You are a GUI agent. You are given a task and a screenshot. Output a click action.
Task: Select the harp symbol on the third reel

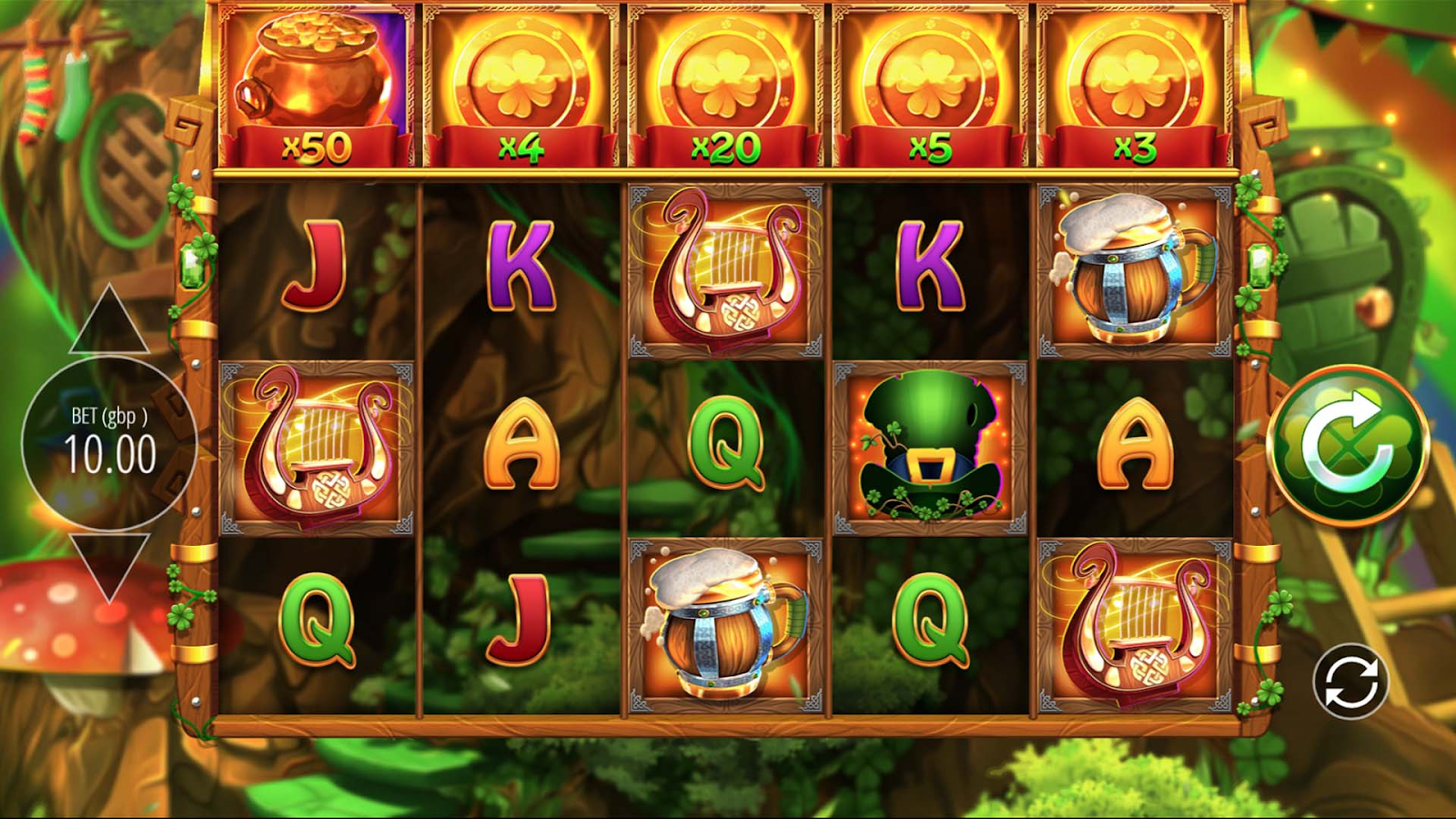click(x=723, y=270)
